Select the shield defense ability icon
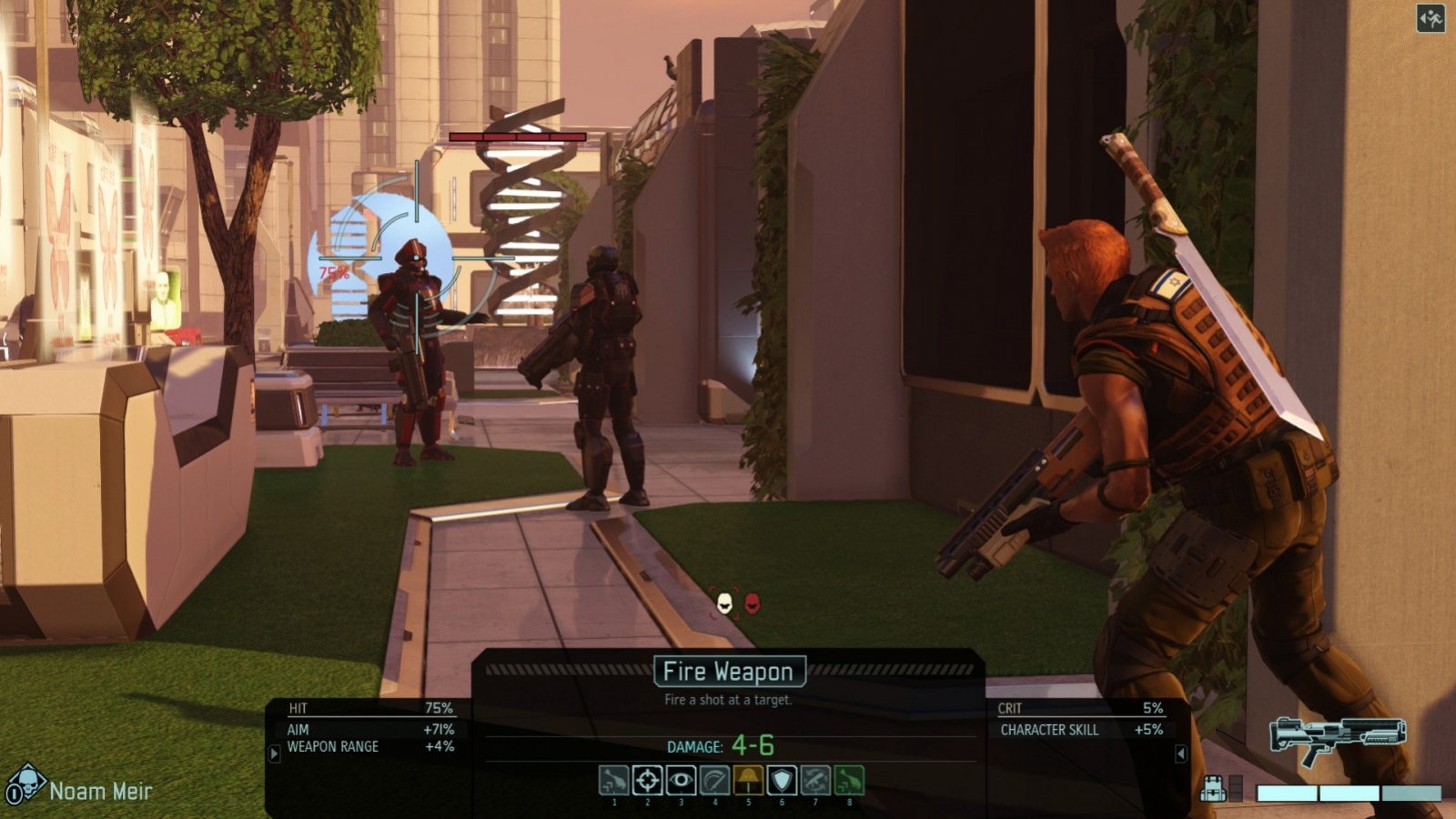 [781, 780]
